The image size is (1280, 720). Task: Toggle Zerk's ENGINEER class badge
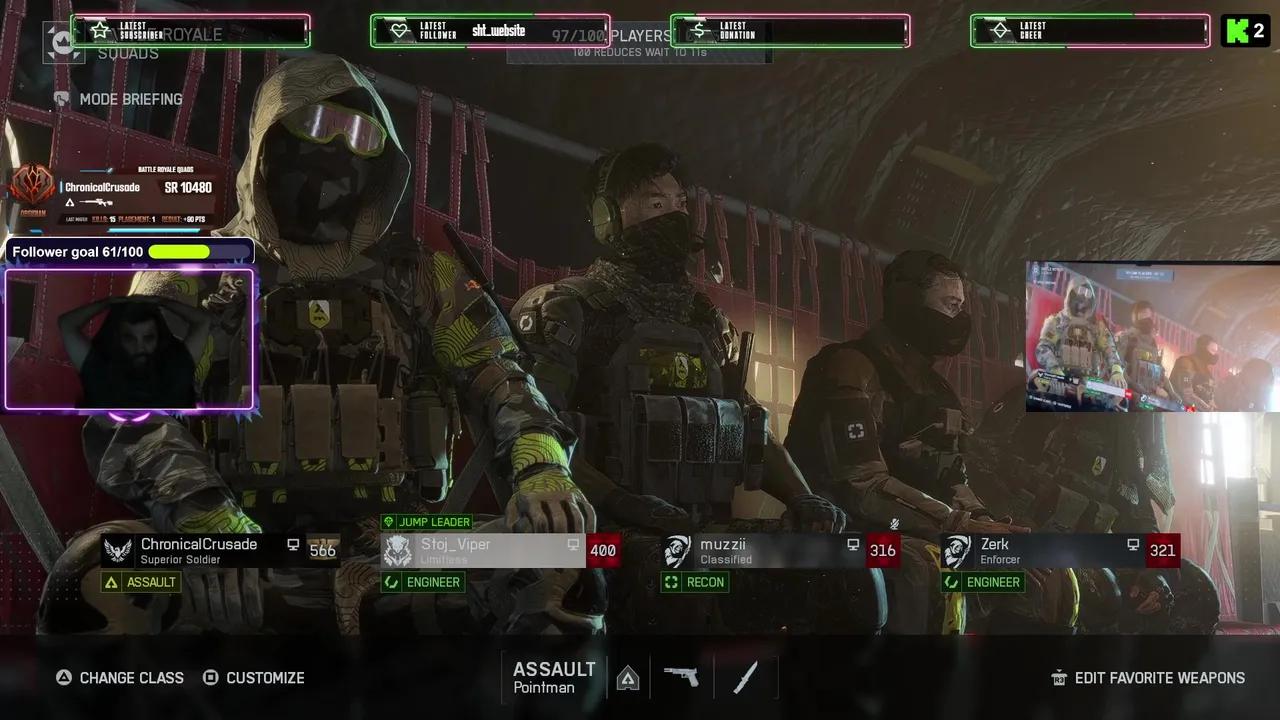click(983, 582)
